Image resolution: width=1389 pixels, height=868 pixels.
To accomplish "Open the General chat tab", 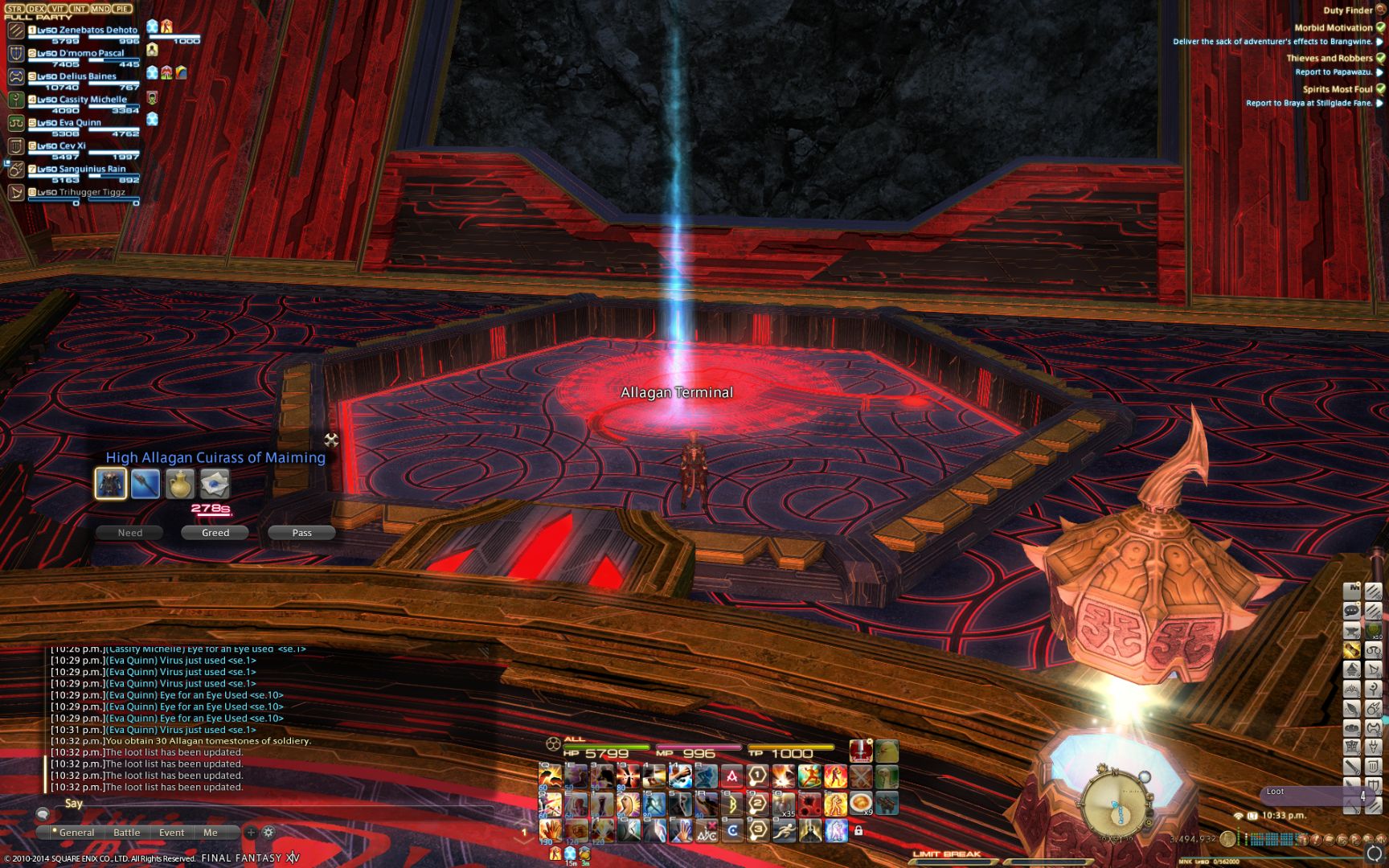I will [x=76, y=833].
